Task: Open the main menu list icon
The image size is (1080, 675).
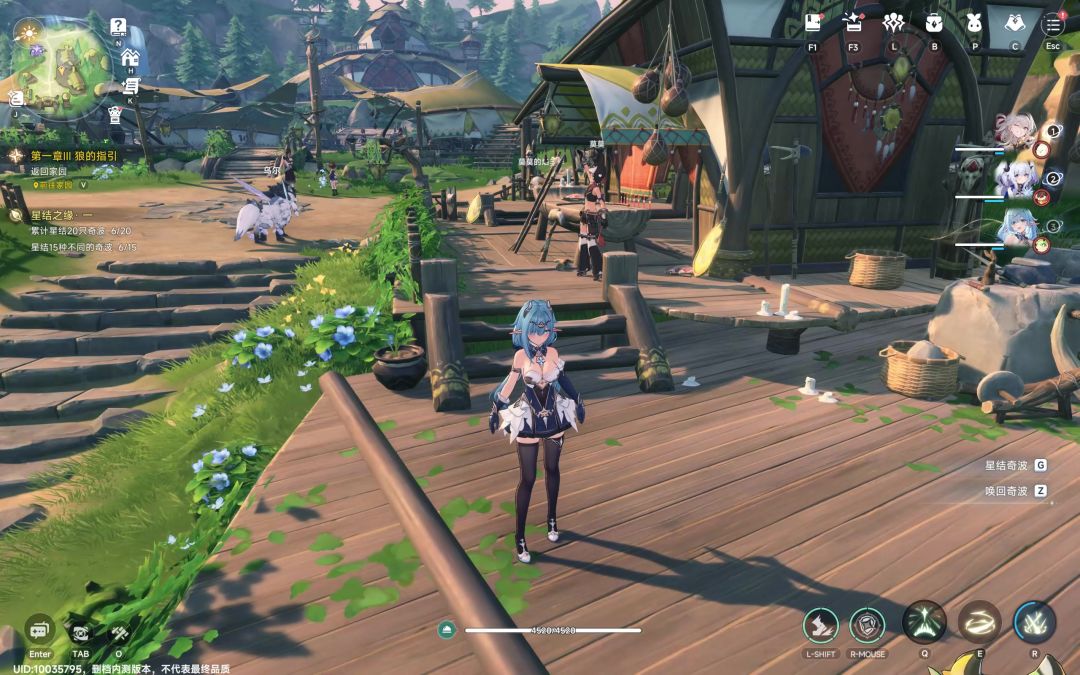Action: 1052,24
